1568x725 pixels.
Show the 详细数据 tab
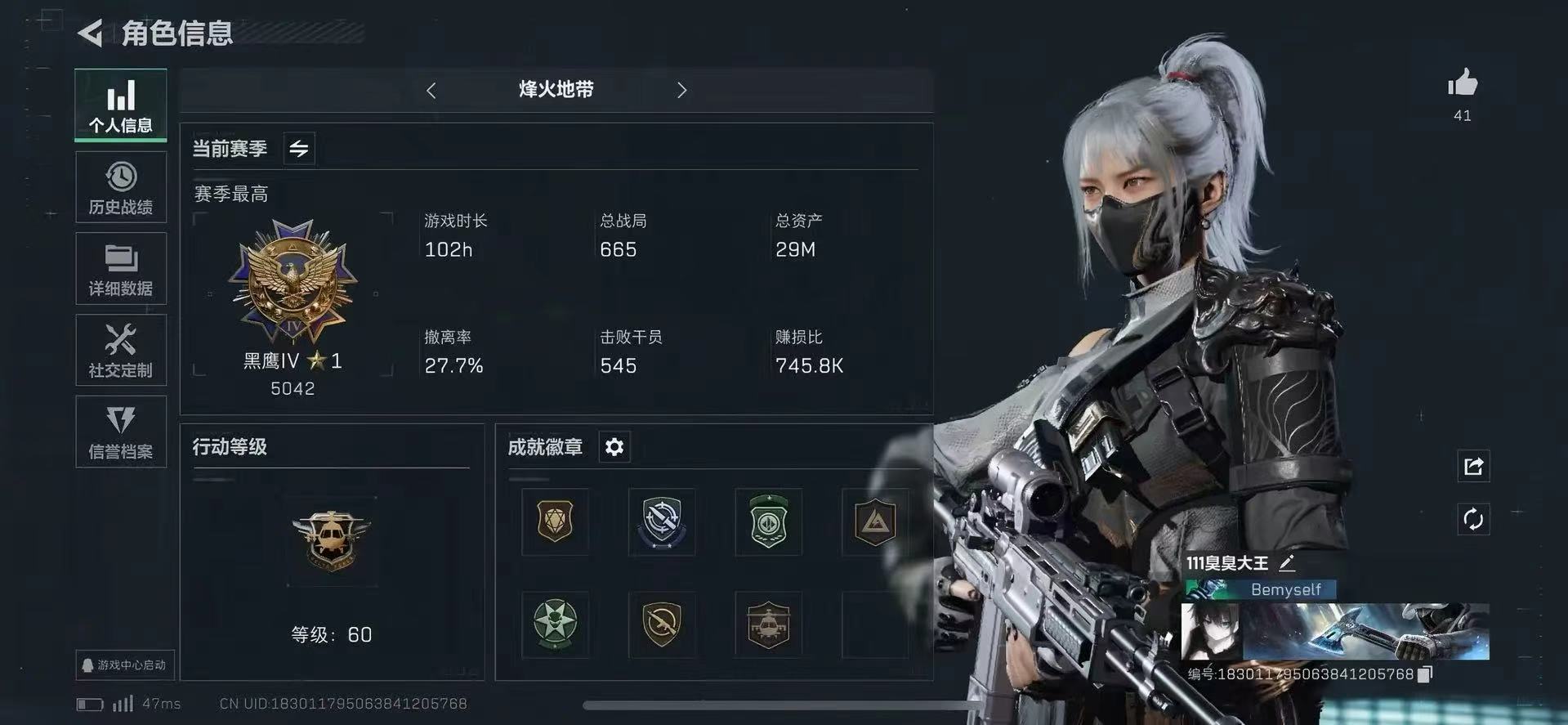(x=121, y=269)
